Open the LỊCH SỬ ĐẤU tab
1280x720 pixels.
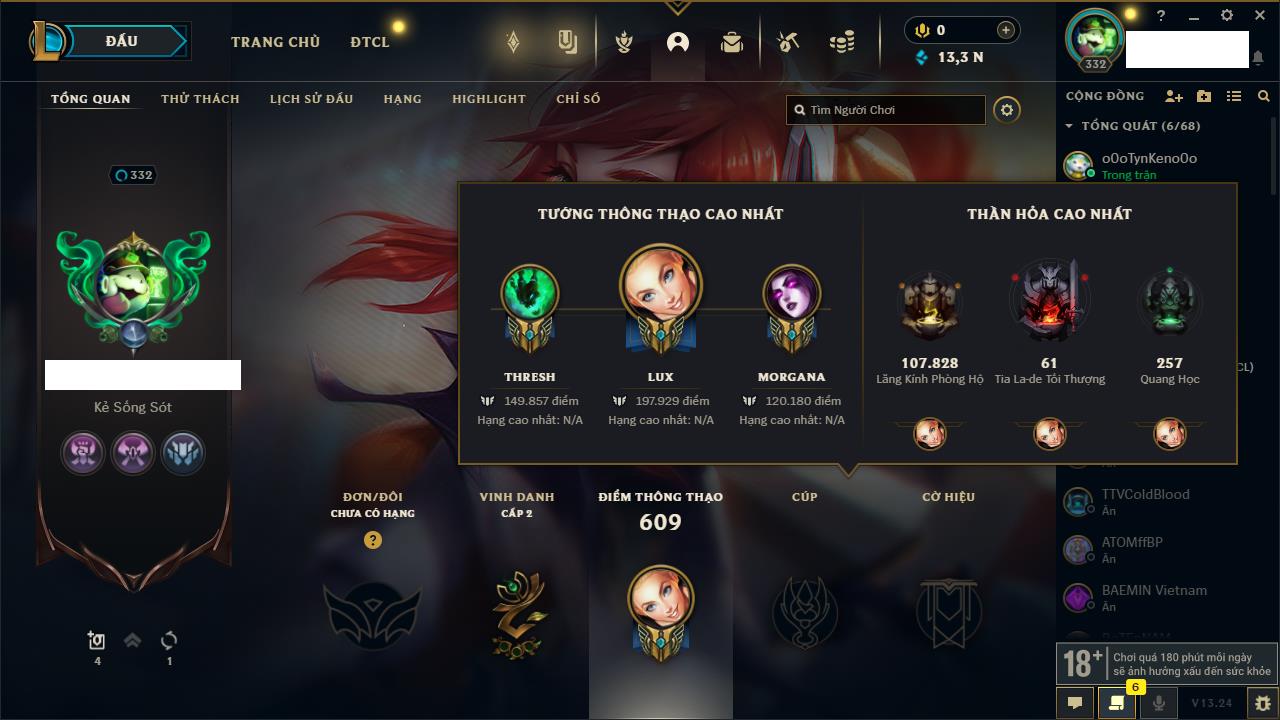[311, 99]
